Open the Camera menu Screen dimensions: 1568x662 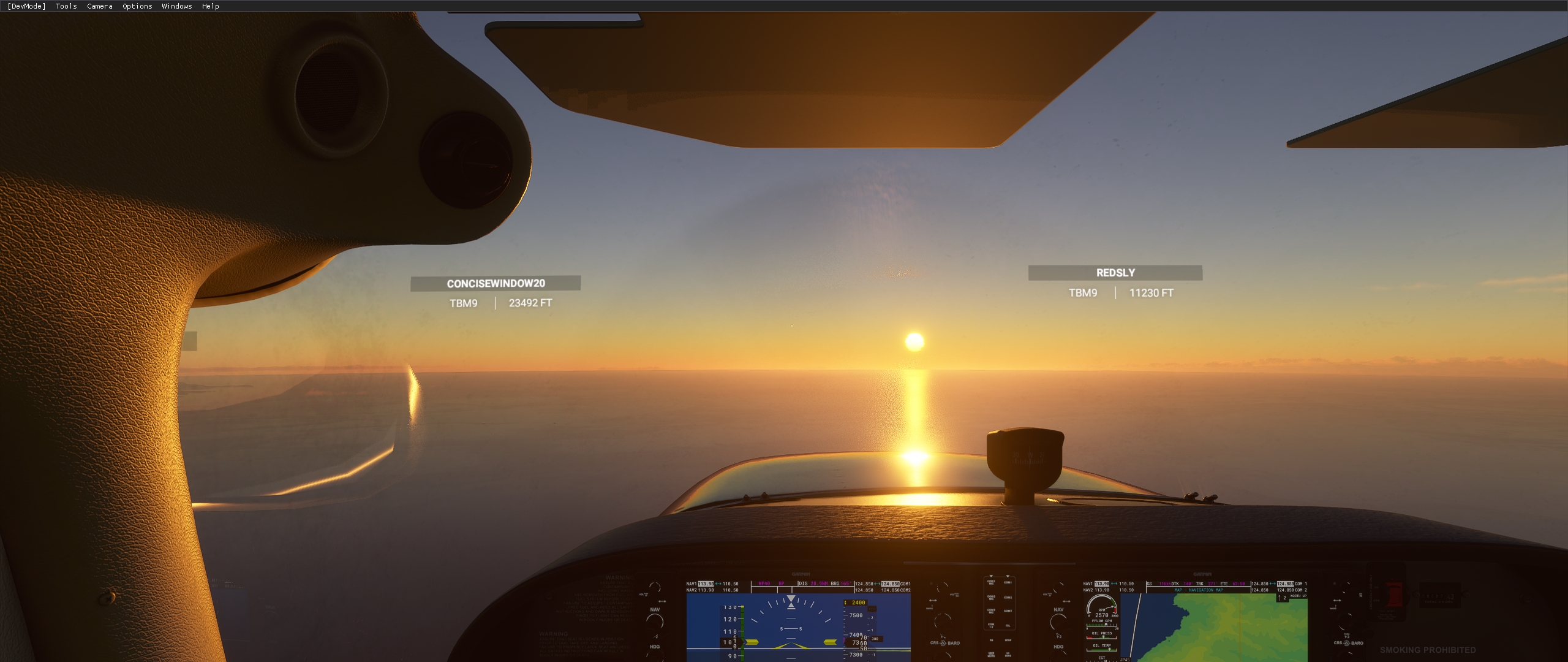pos(99,6)
